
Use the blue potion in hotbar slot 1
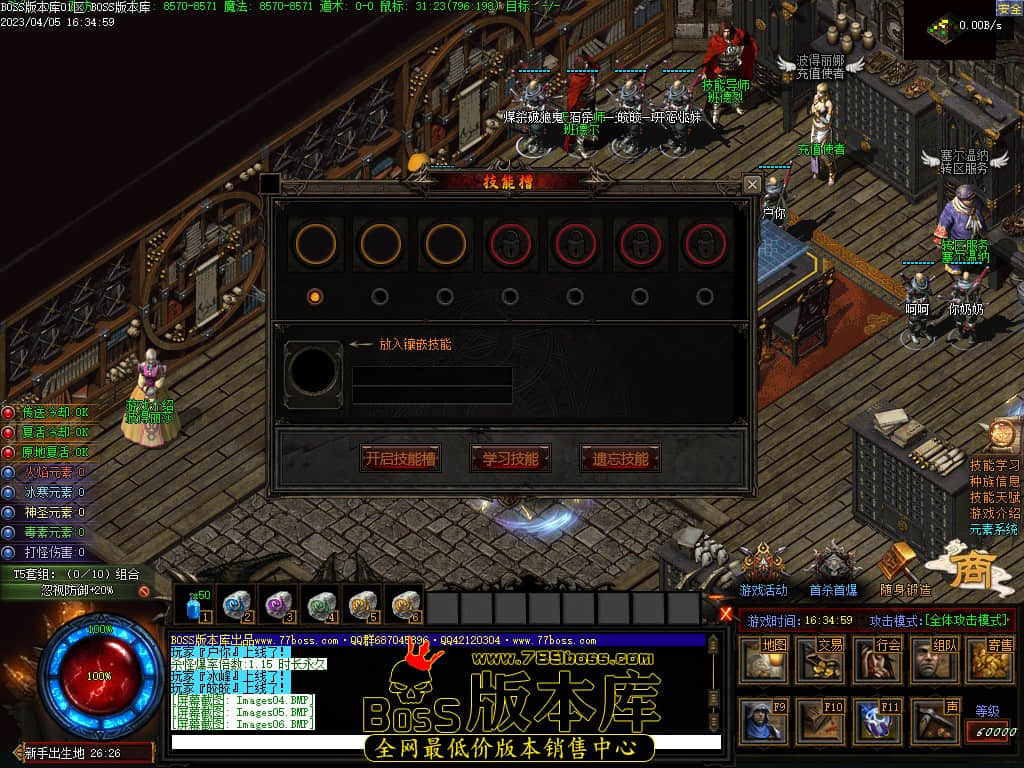pyautogui.click(x=194, y=606)
